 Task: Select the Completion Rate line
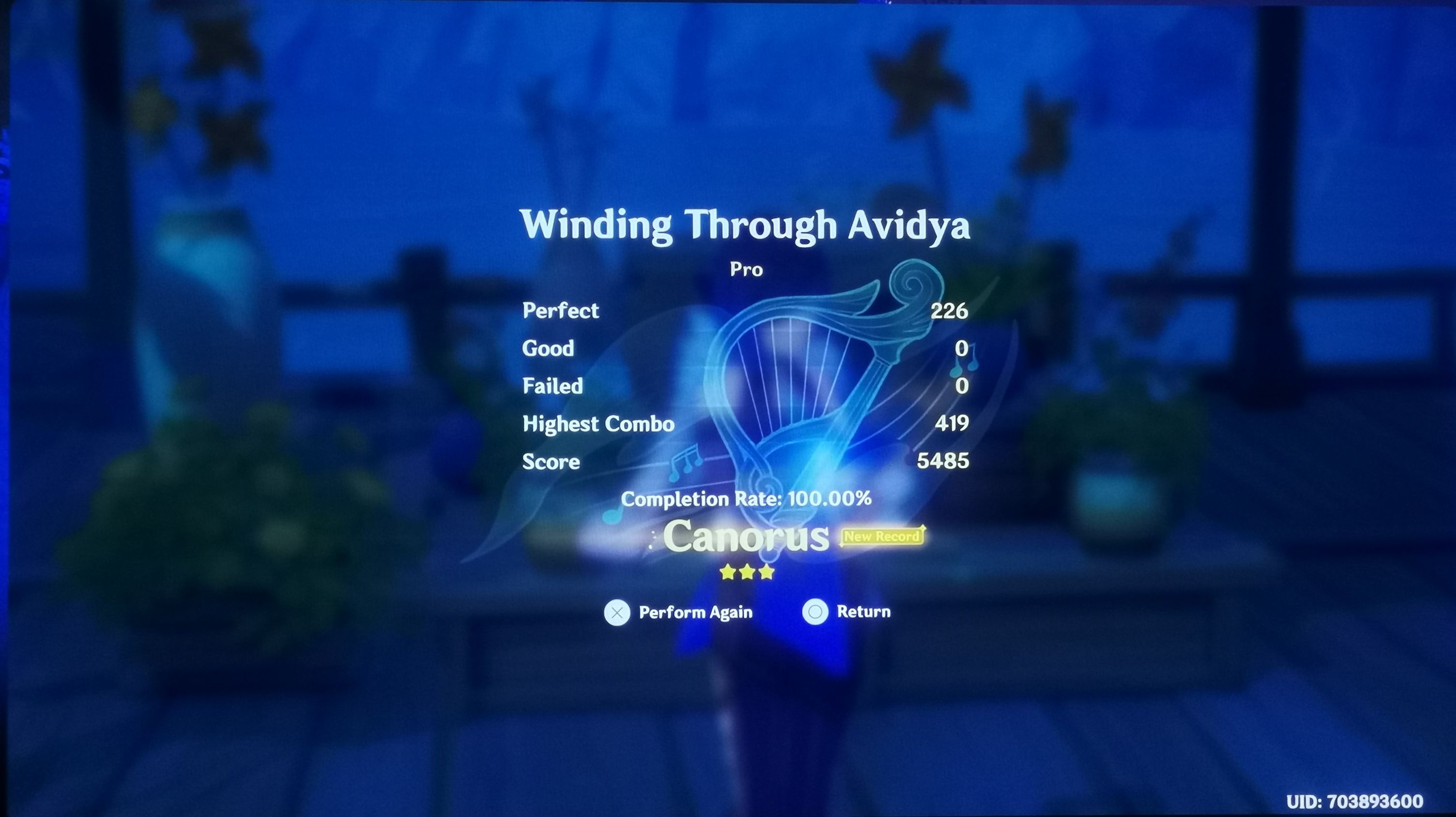coord(746,499)
